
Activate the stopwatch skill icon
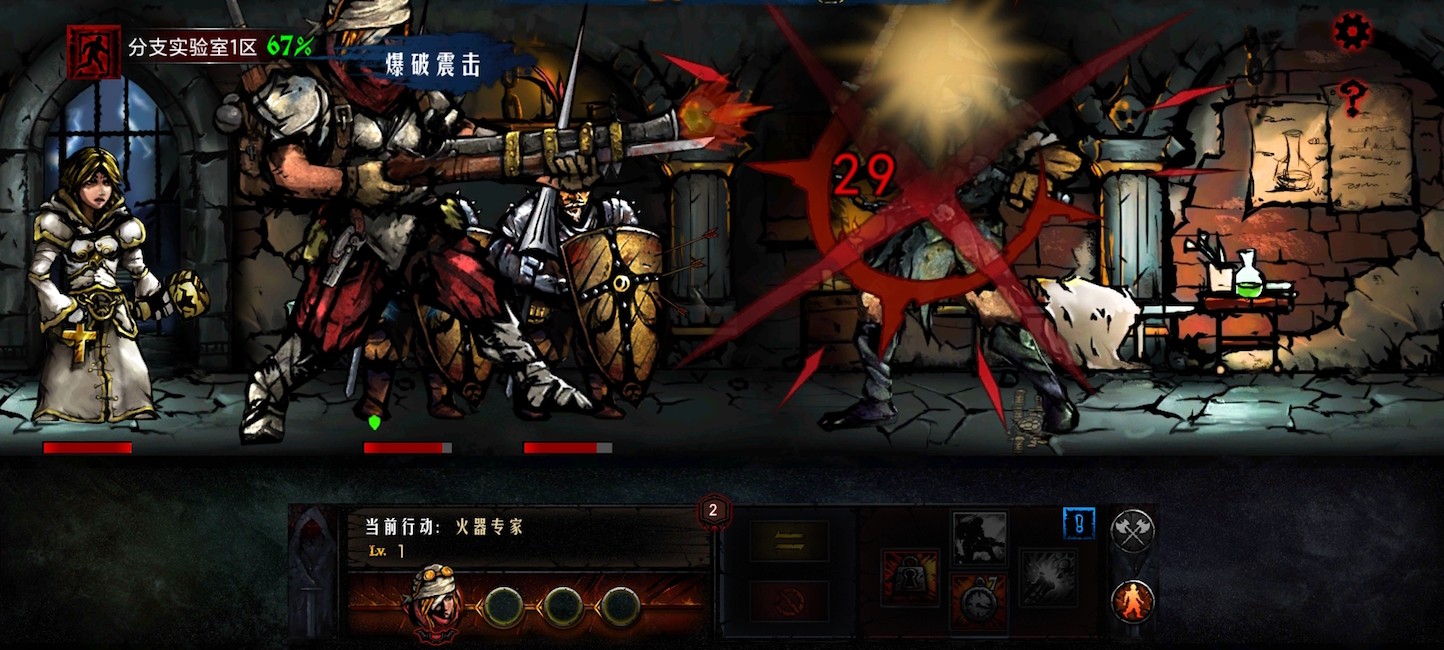pos(978,603)
